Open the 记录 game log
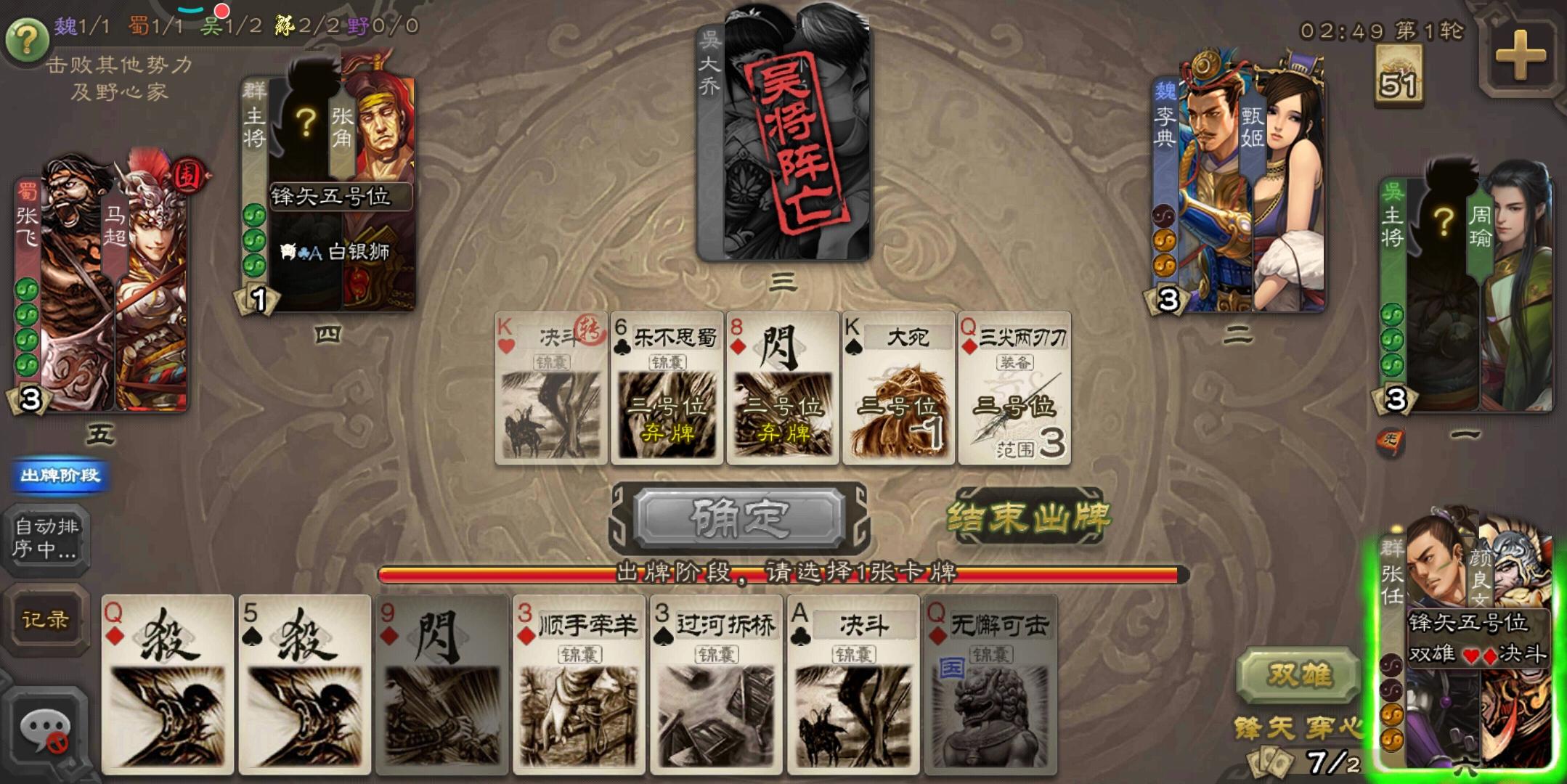The image size is (1567, 784). point(45,620)
